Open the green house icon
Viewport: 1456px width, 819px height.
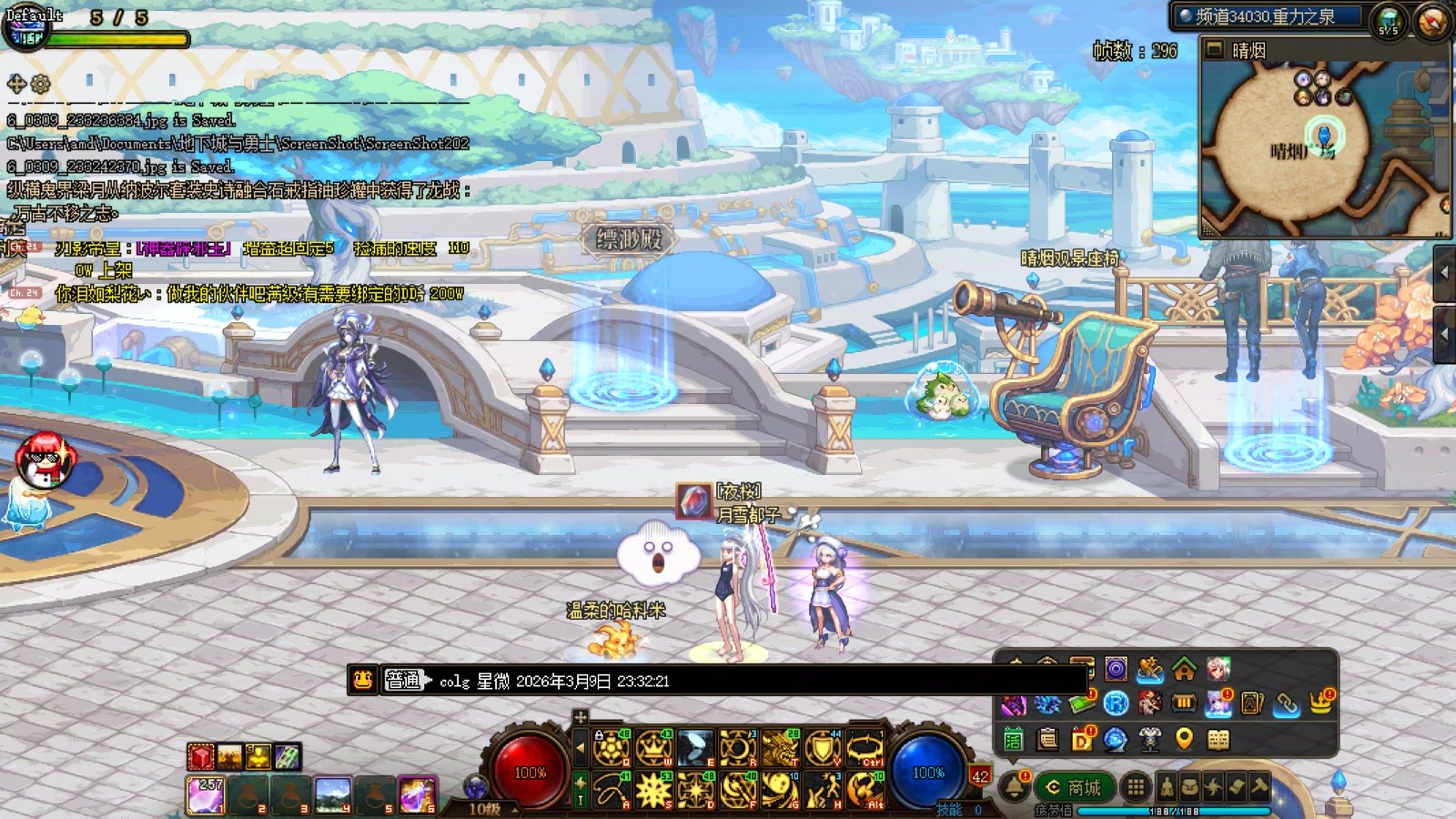coord(1184,670)
